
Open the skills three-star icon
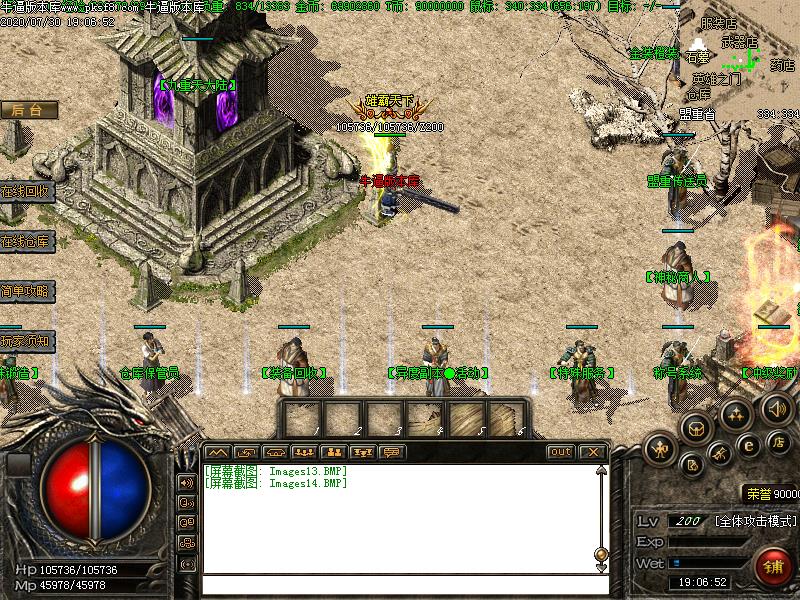point(737,413)
